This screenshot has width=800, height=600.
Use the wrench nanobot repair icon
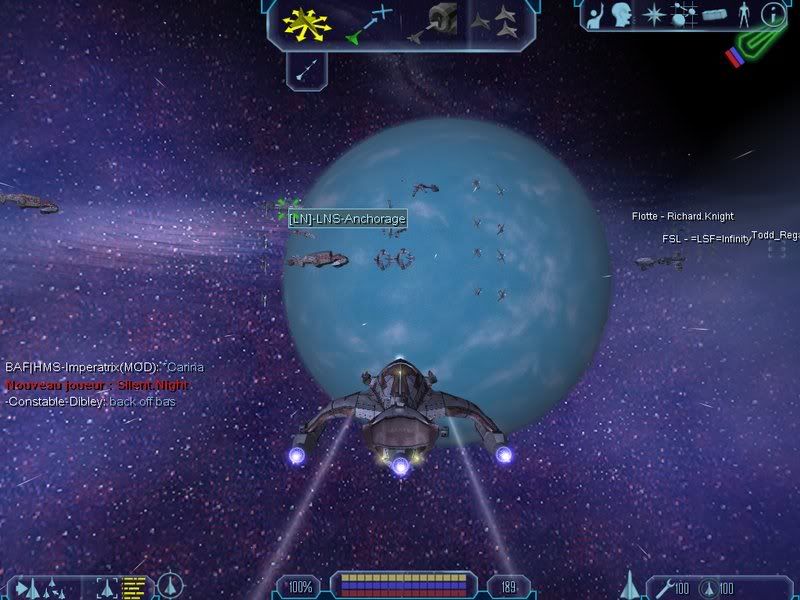661,586
